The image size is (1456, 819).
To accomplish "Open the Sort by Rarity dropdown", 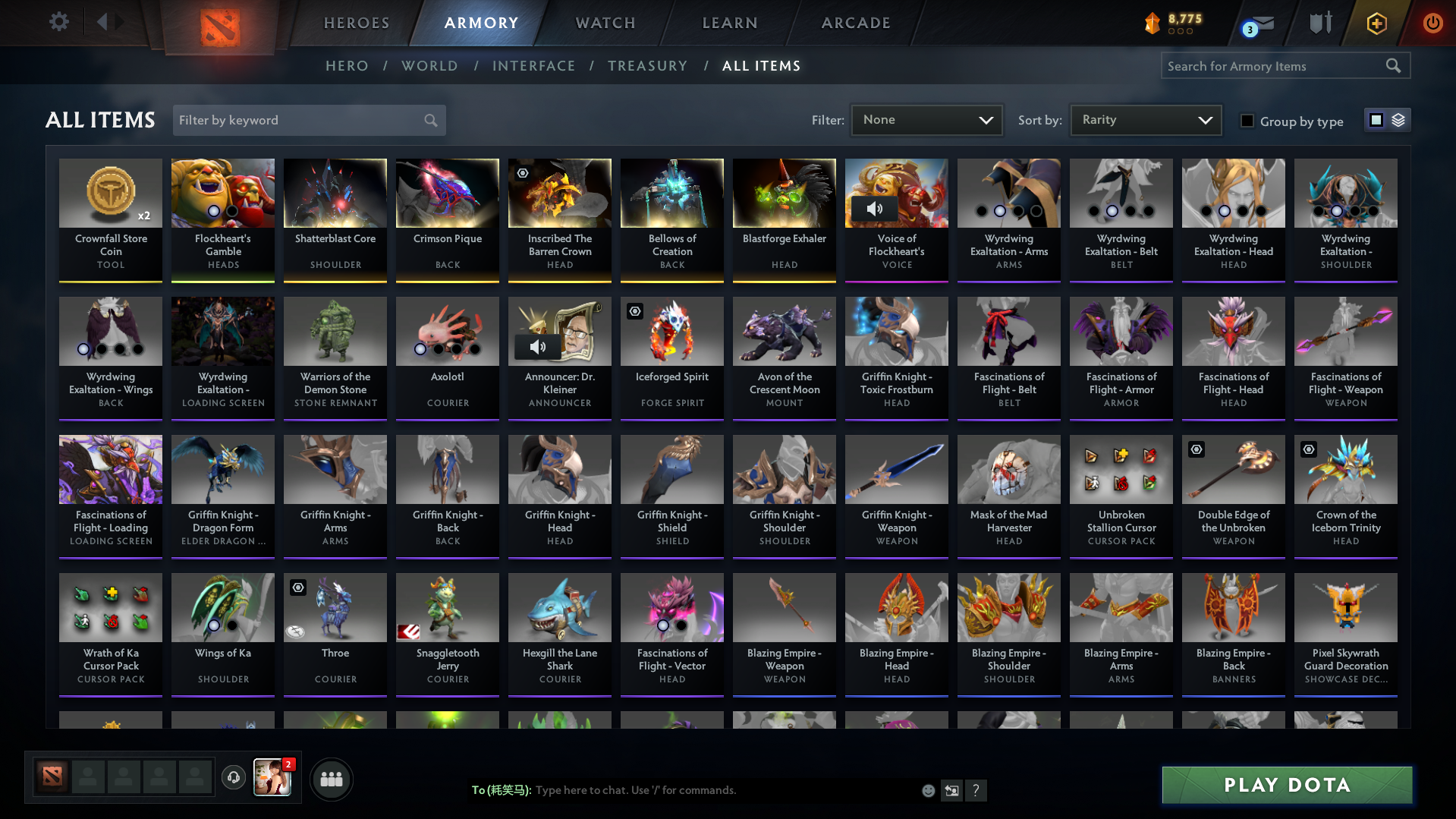I will point(1145,119).
